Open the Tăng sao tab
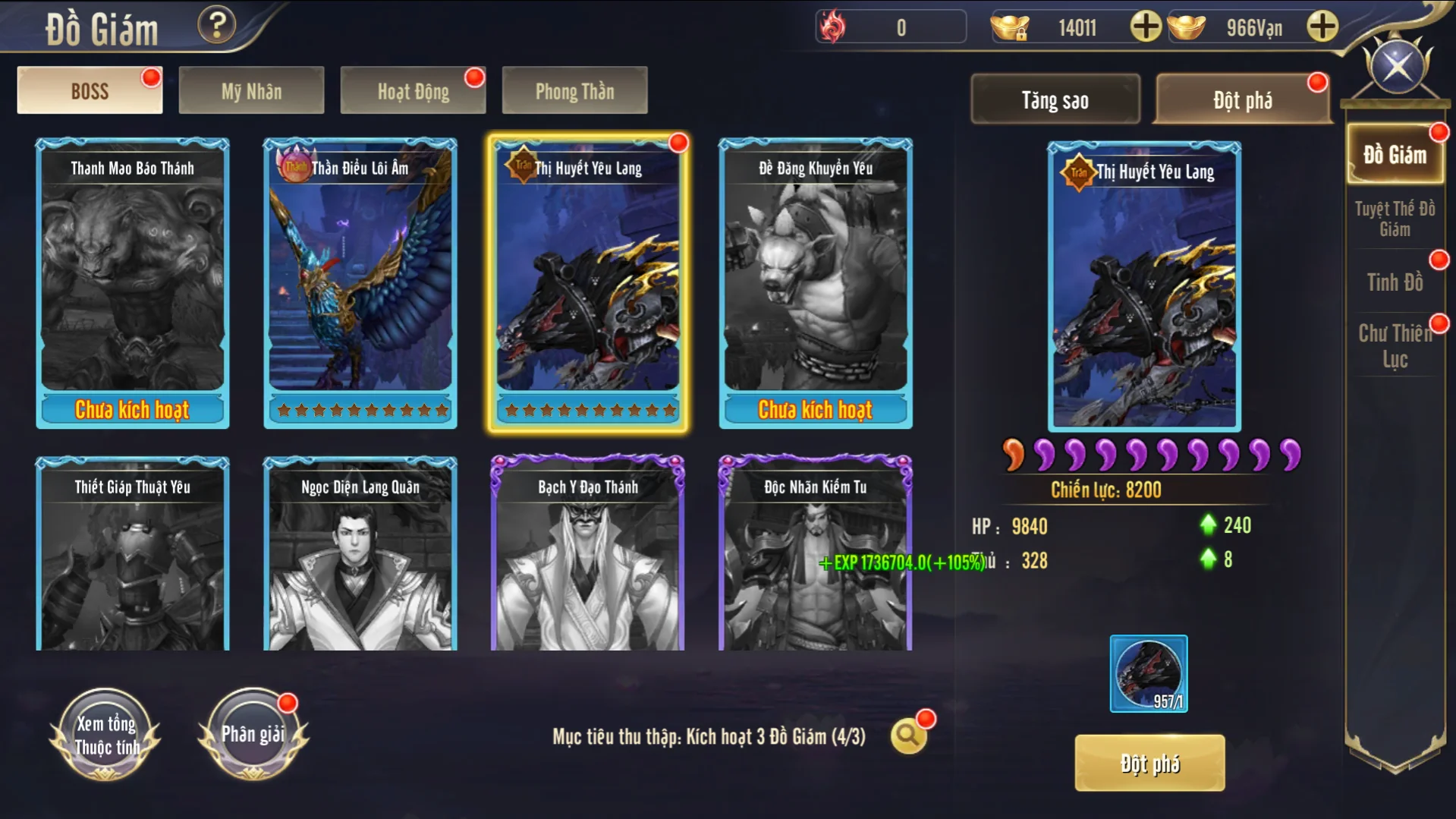1456x819 pixels. (x=1055, y=99)
